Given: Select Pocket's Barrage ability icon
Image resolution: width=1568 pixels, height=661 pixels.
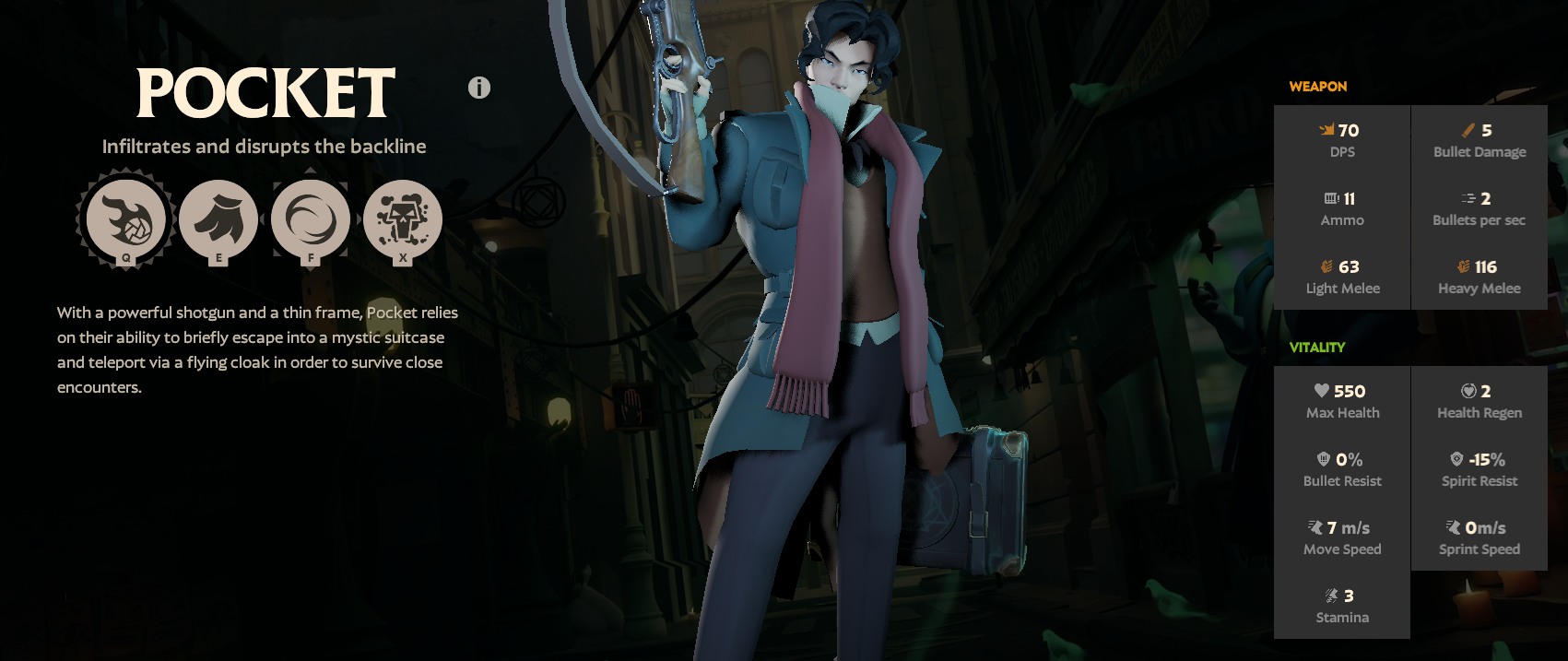Looking at the screenshot, I should (126, 219).
